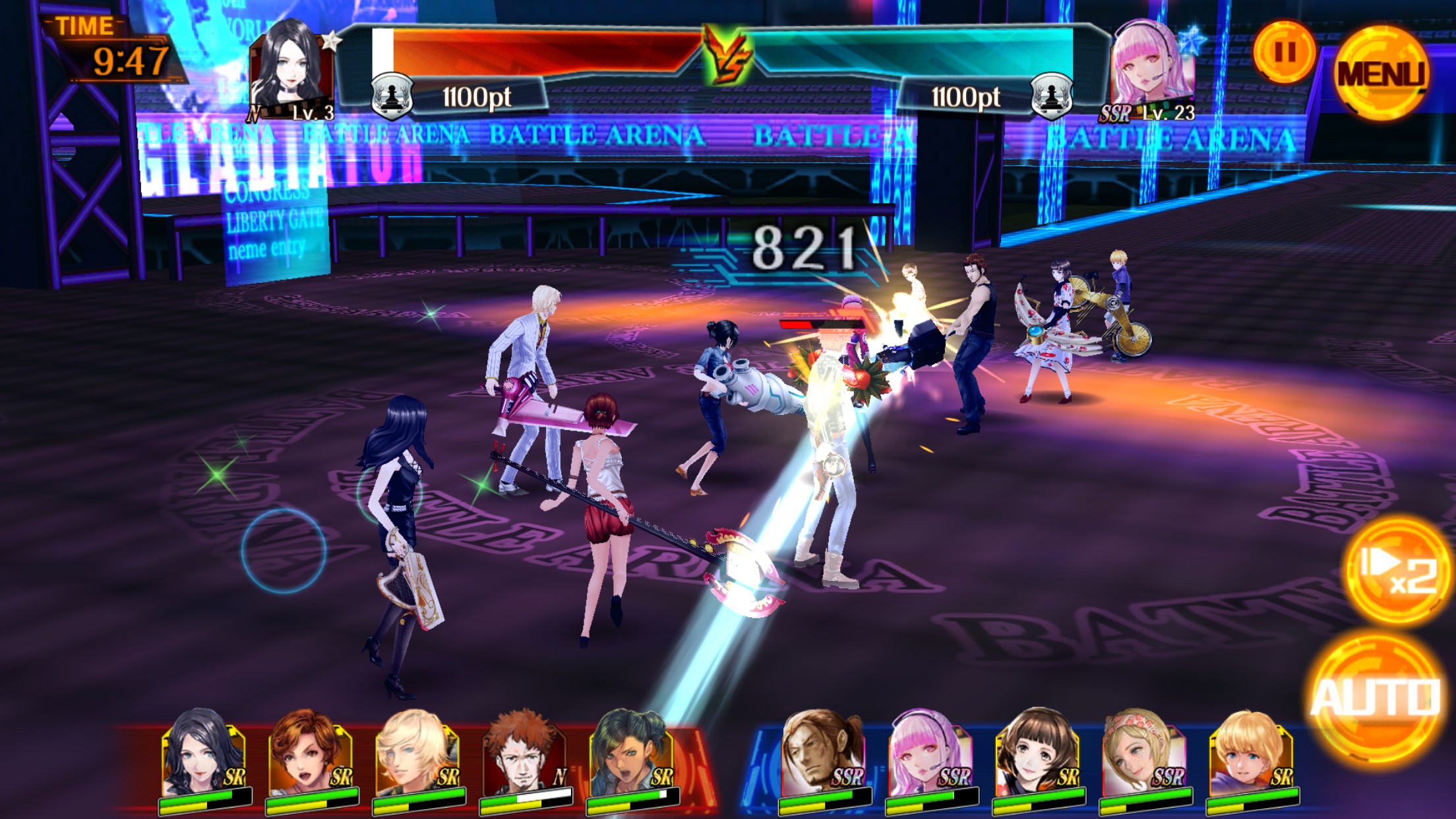Select the pink-haired SSR girl bottom portrait
Image resolution: width=1456 pixels, height=819 pixels.
(x=930, y=754)
